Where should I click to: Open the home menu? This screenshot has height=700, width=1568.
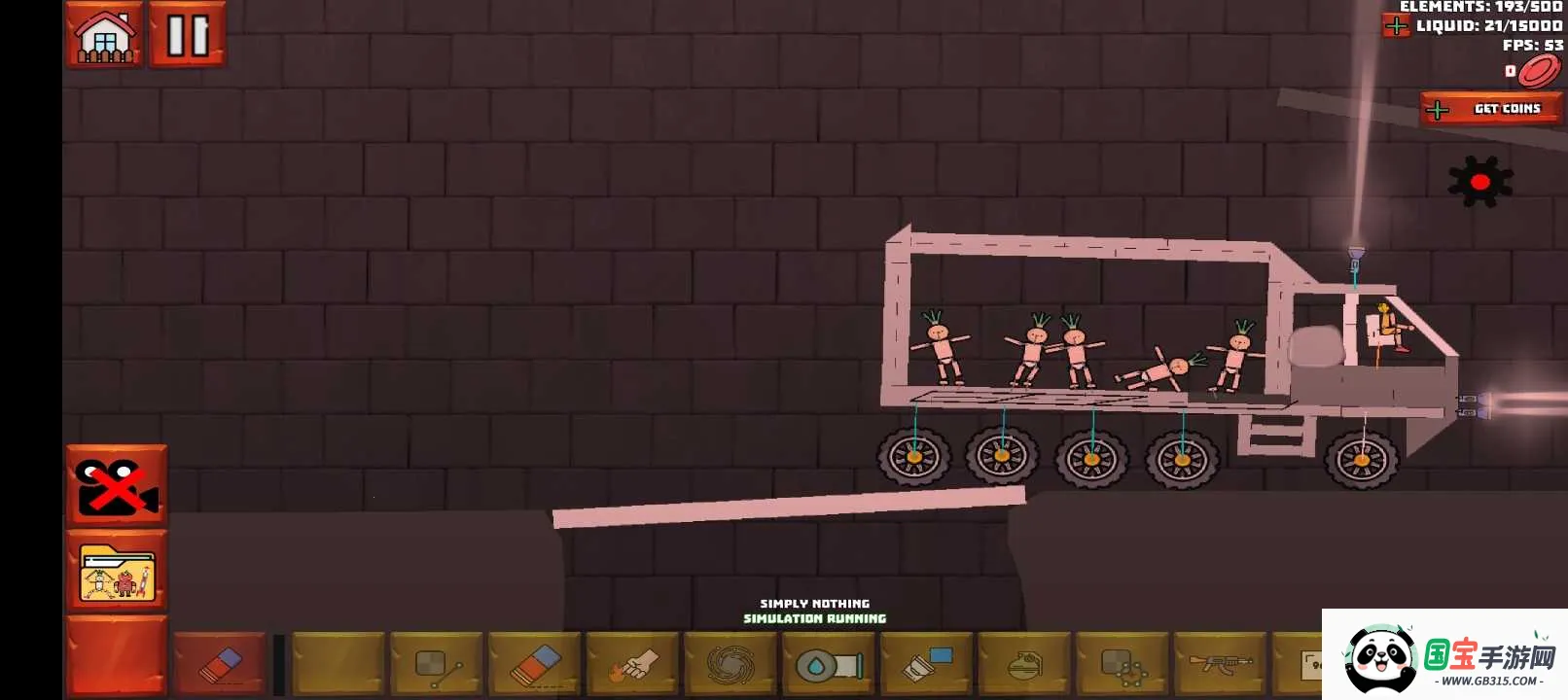coord(104,35)
